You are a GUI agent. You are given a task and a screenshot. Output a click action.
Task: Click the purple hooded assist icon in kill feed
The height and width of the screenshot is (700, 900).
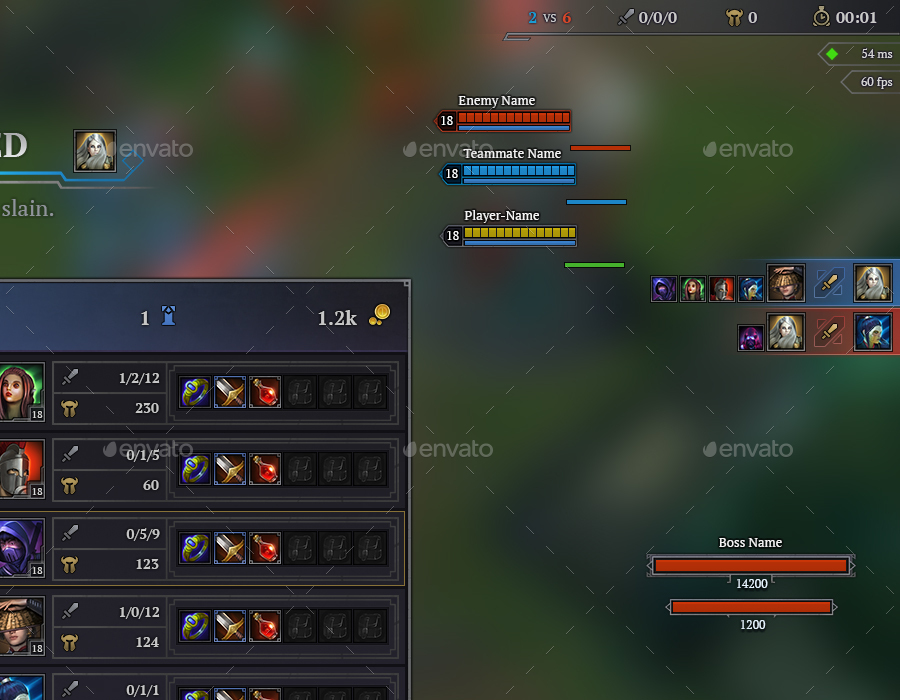[663, 290]
